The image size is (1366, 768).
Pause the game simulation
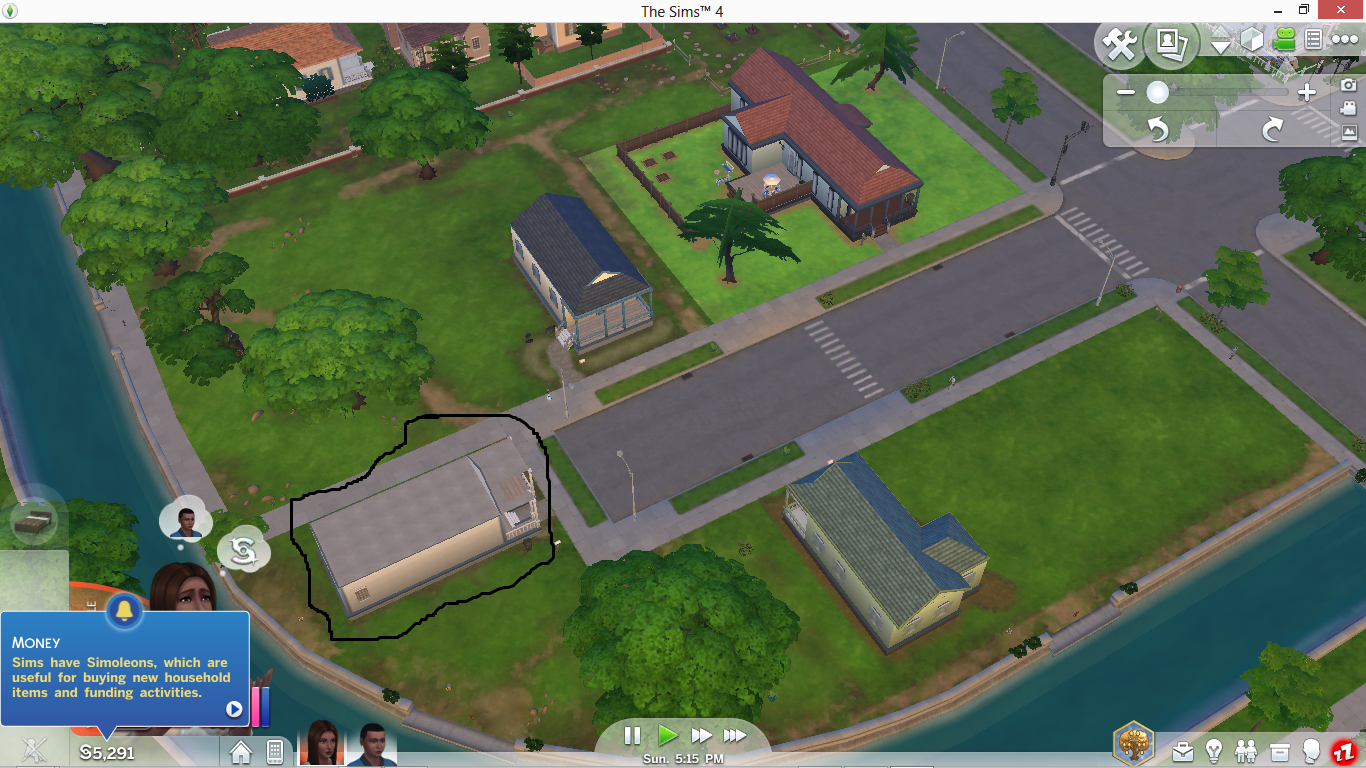coord(633,735)
